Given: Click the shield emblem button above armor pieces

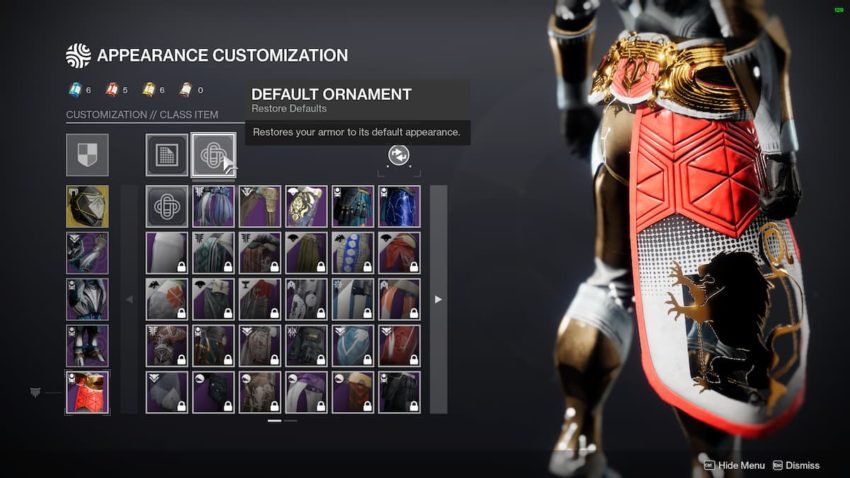Looking at the screenshot, I should 87,155.
